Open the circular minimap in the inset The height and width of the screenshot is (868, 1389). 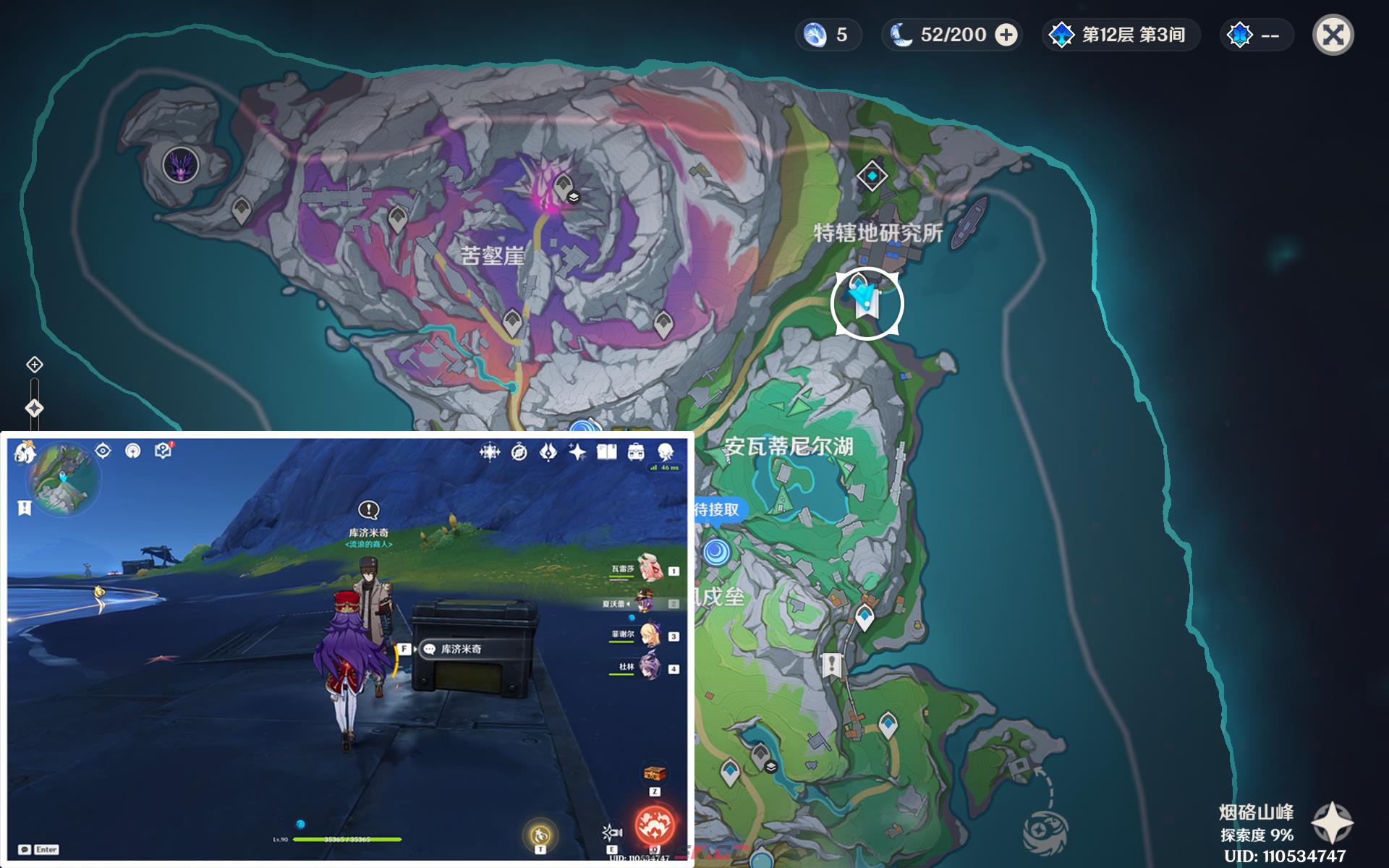click(x=64, y=479)
